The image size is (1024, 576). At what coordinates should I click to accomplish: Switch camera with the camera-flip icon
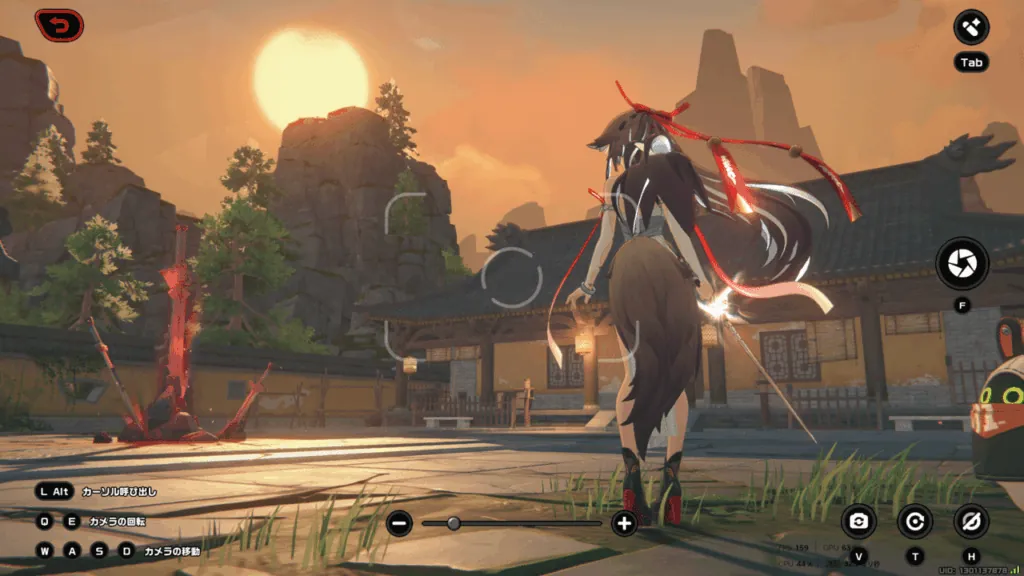(x=859, y=521)
